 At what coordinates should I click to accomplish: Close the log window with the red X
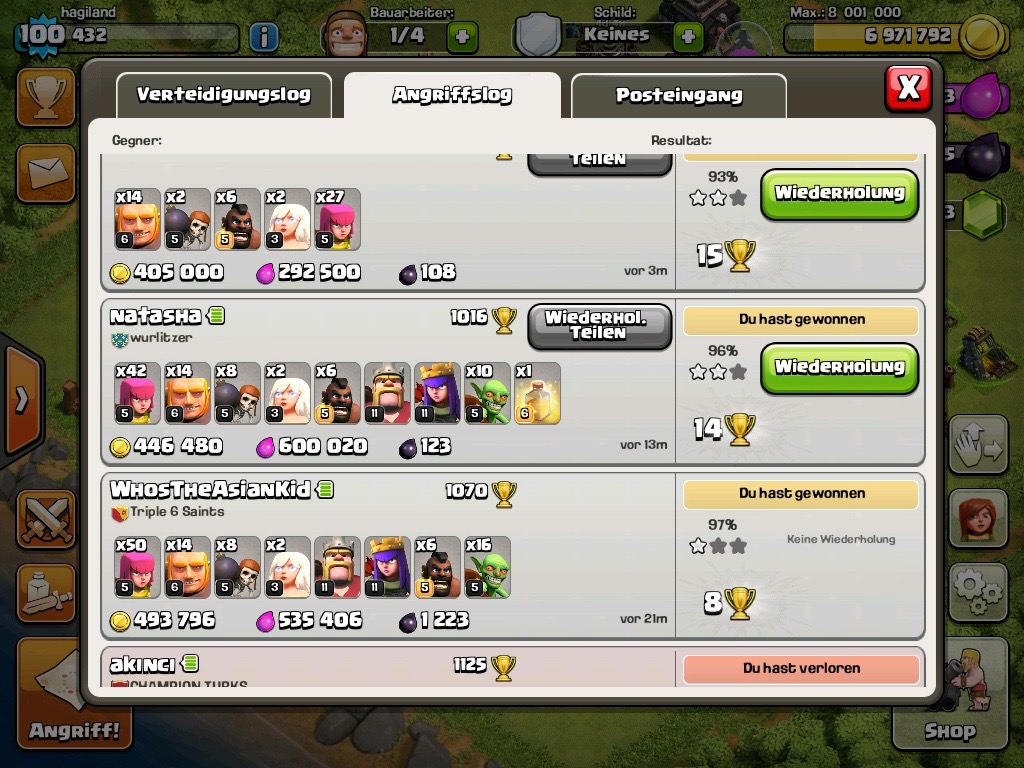coord(908,88)
